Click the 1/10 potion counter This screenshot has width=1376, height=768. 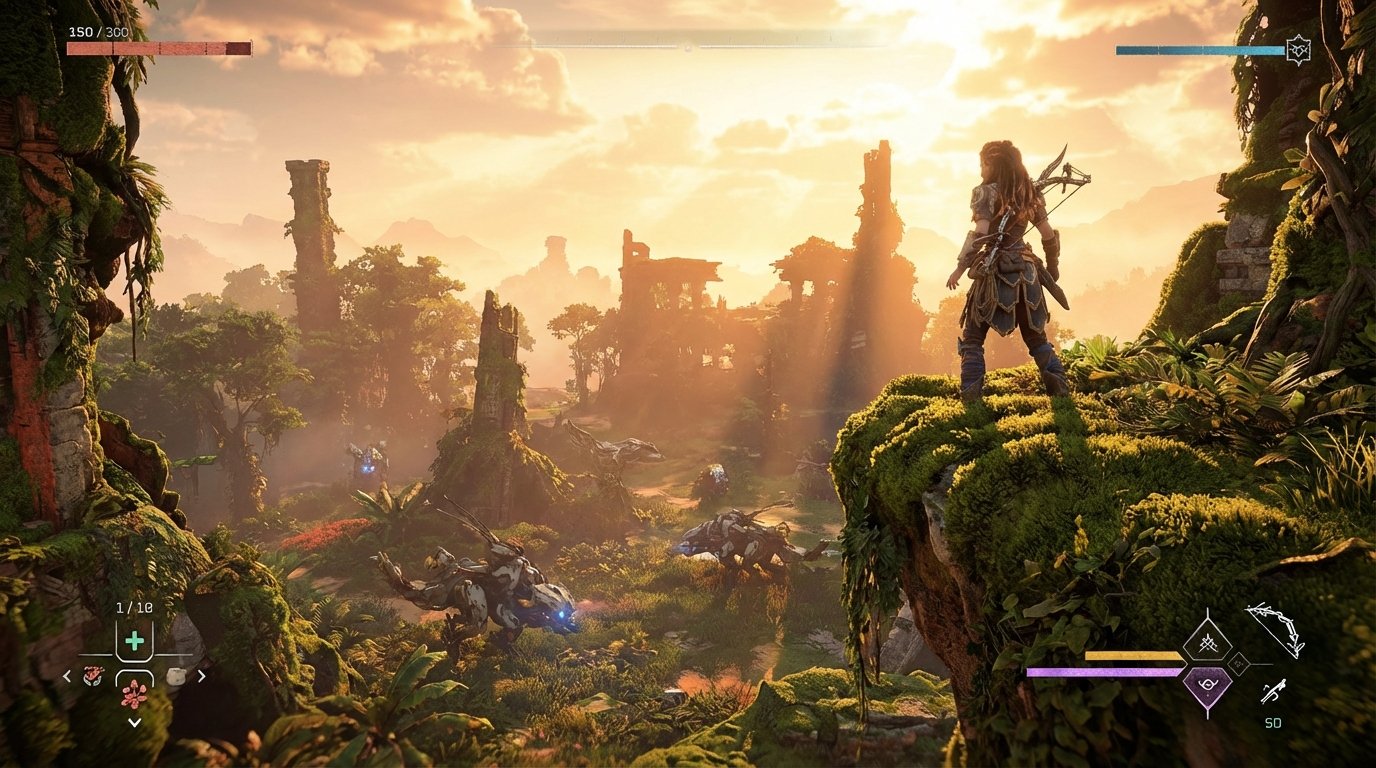click(134, 607)
